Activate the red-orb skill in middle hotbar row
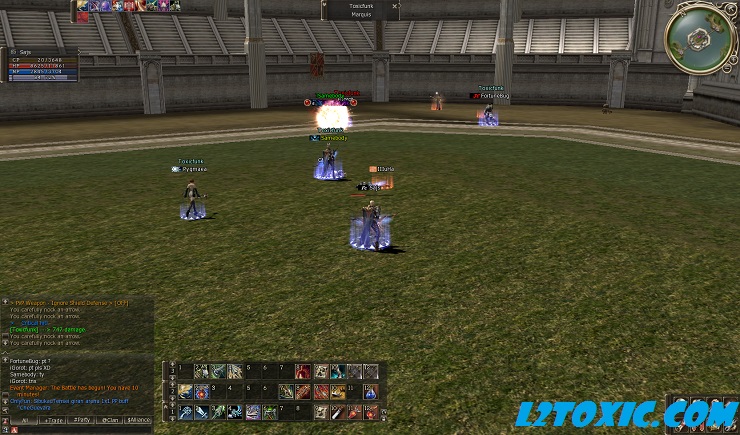Viewport: 740px width, 435px height. (201, 391)
